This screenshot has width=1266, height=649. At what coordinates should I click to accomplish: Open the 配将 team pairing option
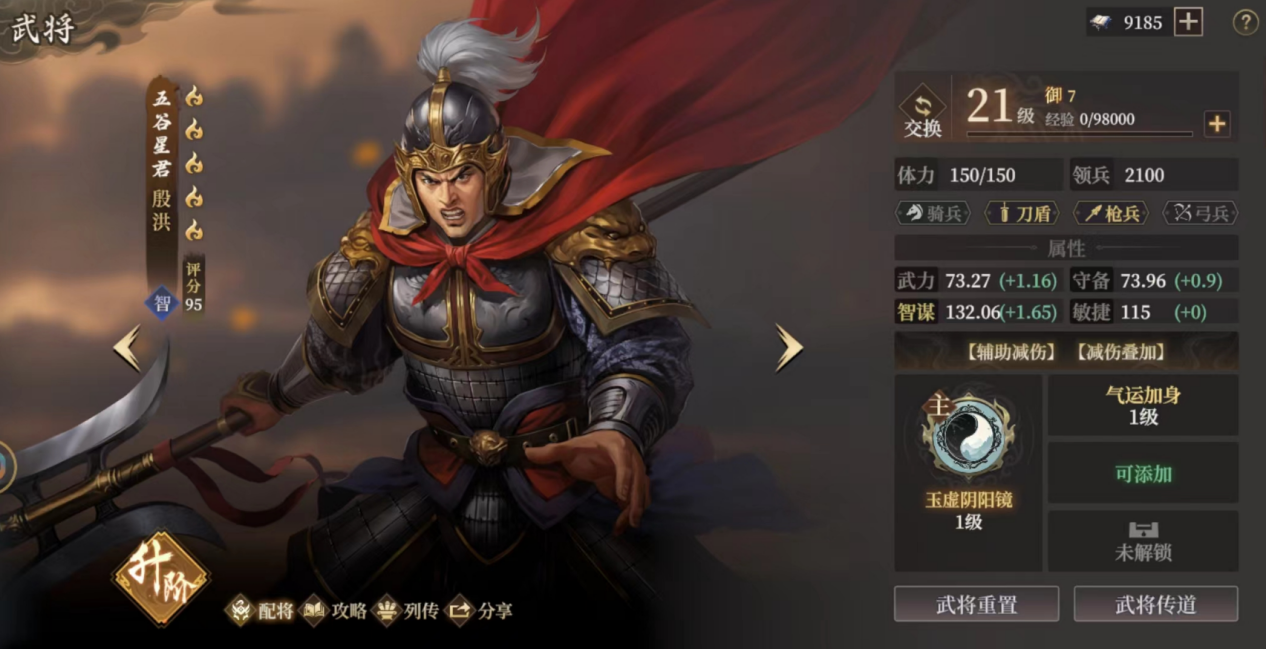(x=263, y=611)
